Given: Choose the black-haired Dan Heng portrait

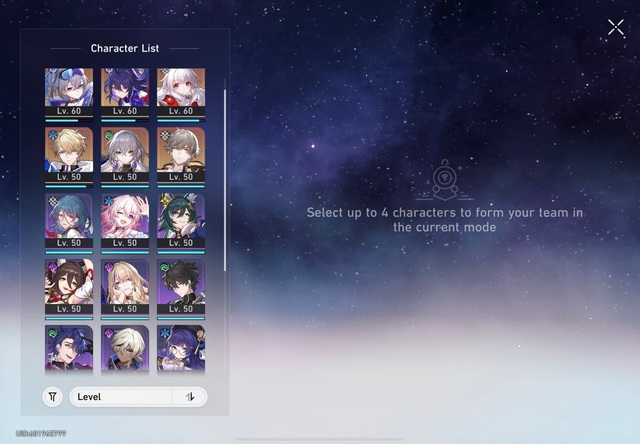Looking at the screenshot, I should coord(181,284).
